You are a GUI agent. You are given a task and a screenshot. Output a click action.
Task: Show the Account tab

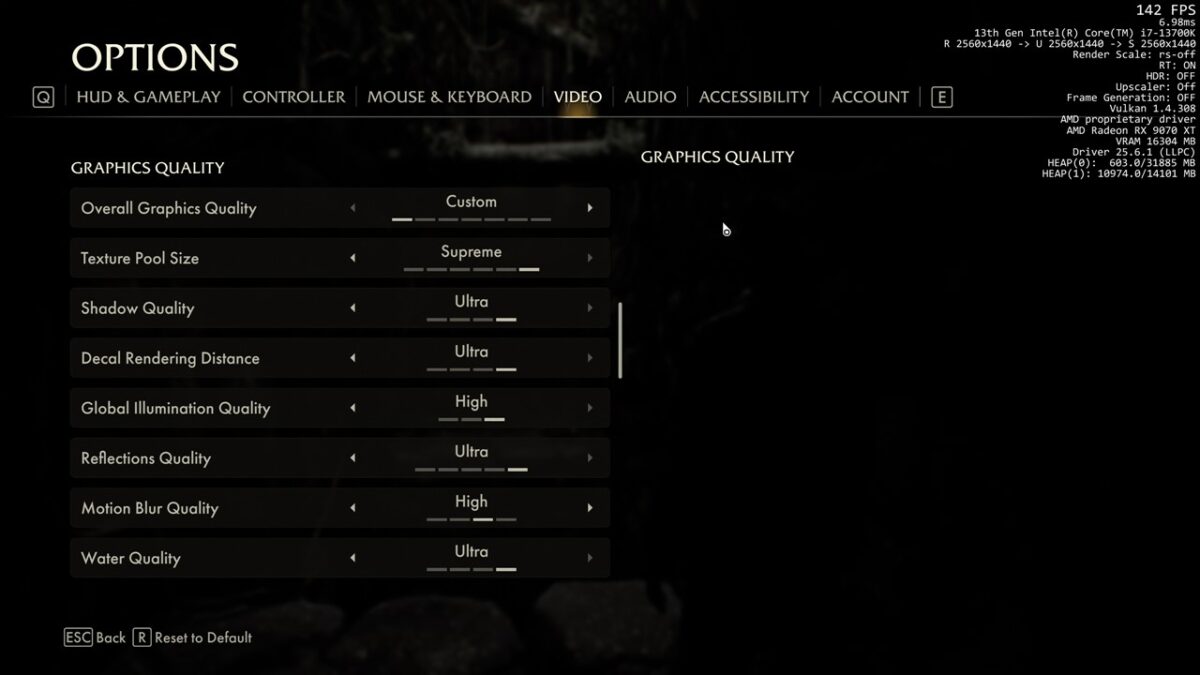point(870,97)
